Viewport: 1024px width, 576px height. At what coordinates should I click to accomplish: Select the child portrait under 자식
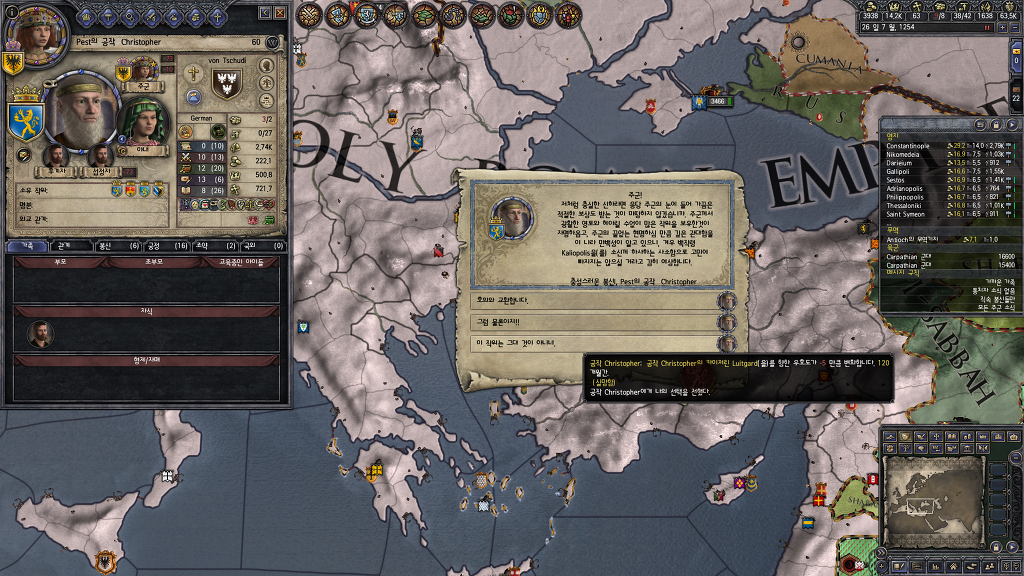tap(40, 334)
